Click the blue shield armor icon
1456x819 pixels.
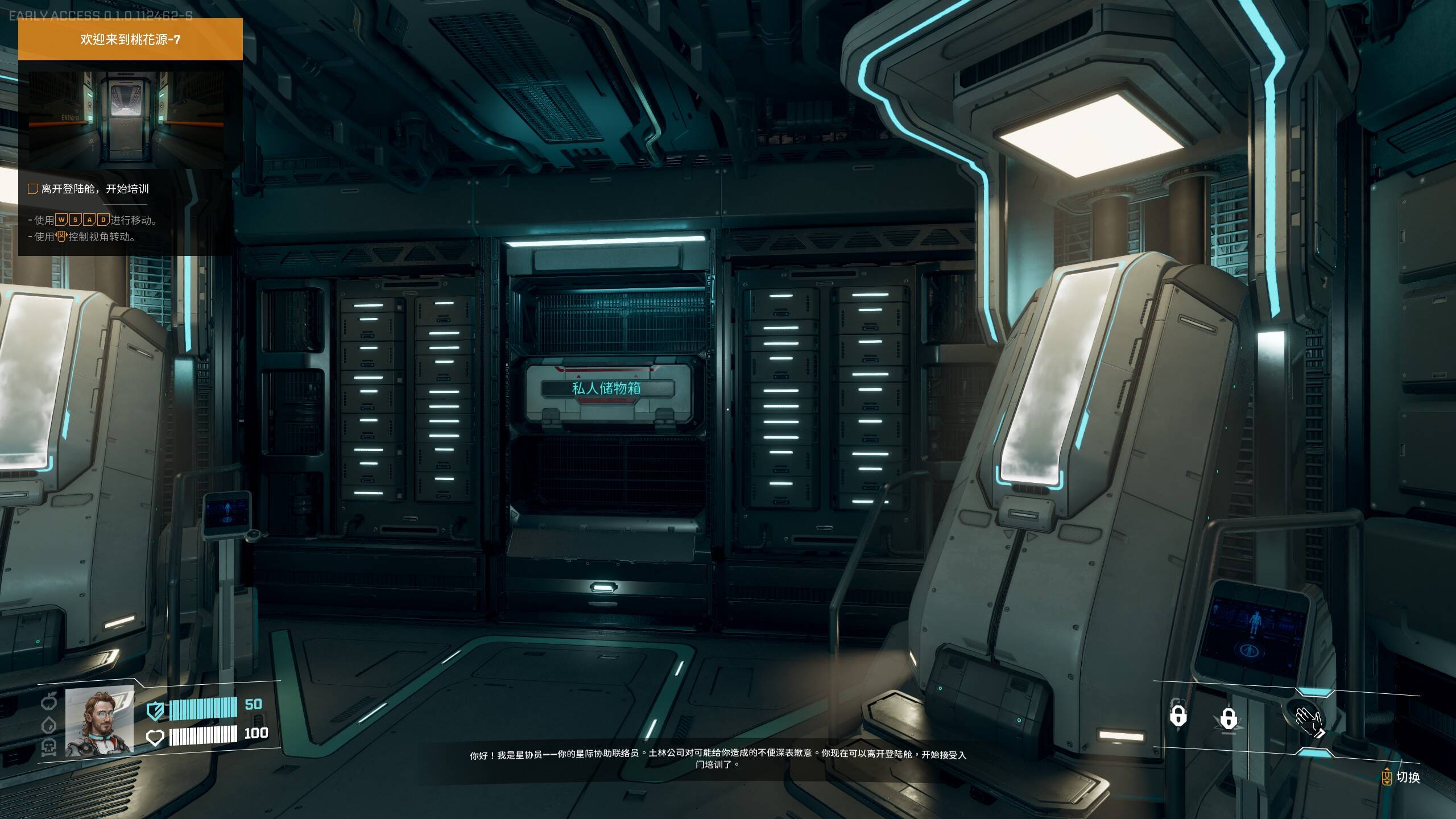pyautogui.click(x=155, y=710)
